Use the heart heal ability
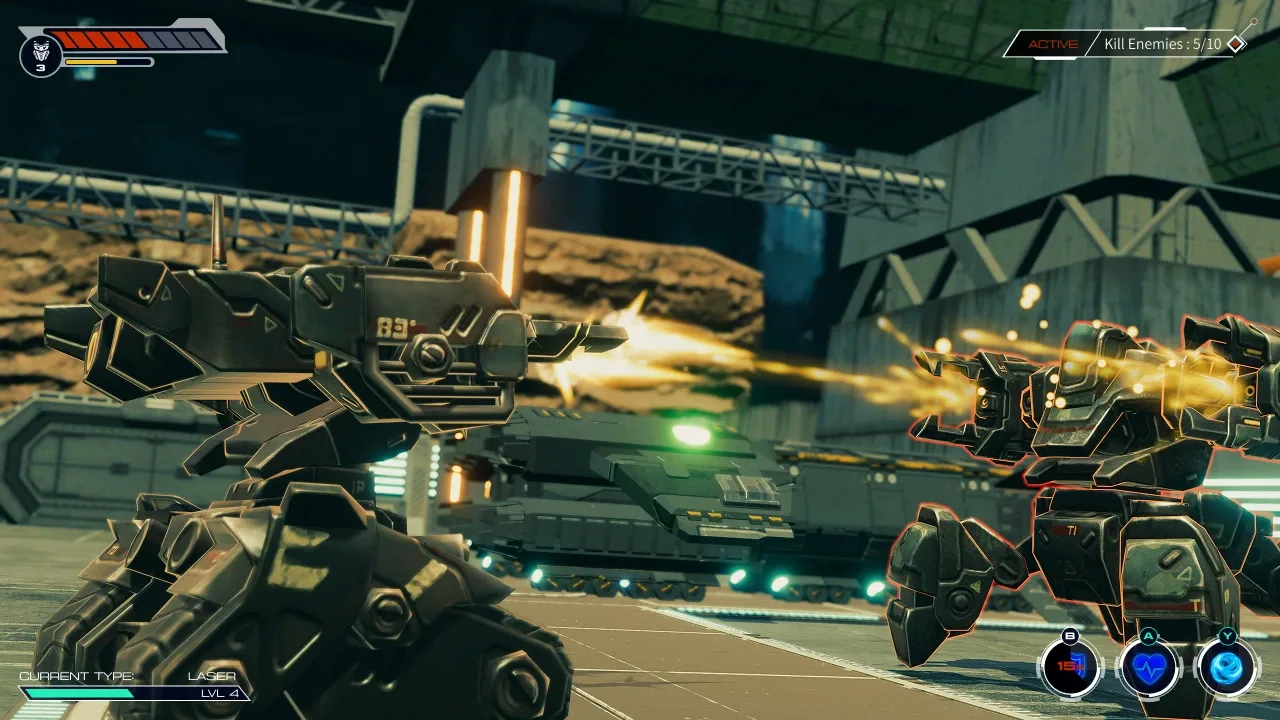This screenshot has width=1280, height=720. [1148, 667]
